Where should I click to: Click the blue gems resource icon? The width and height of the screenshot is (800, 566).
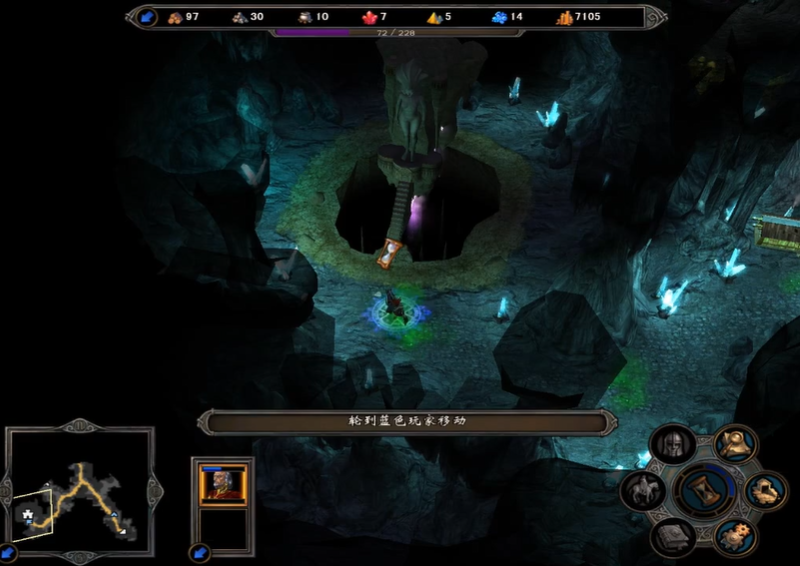(499, 17)
